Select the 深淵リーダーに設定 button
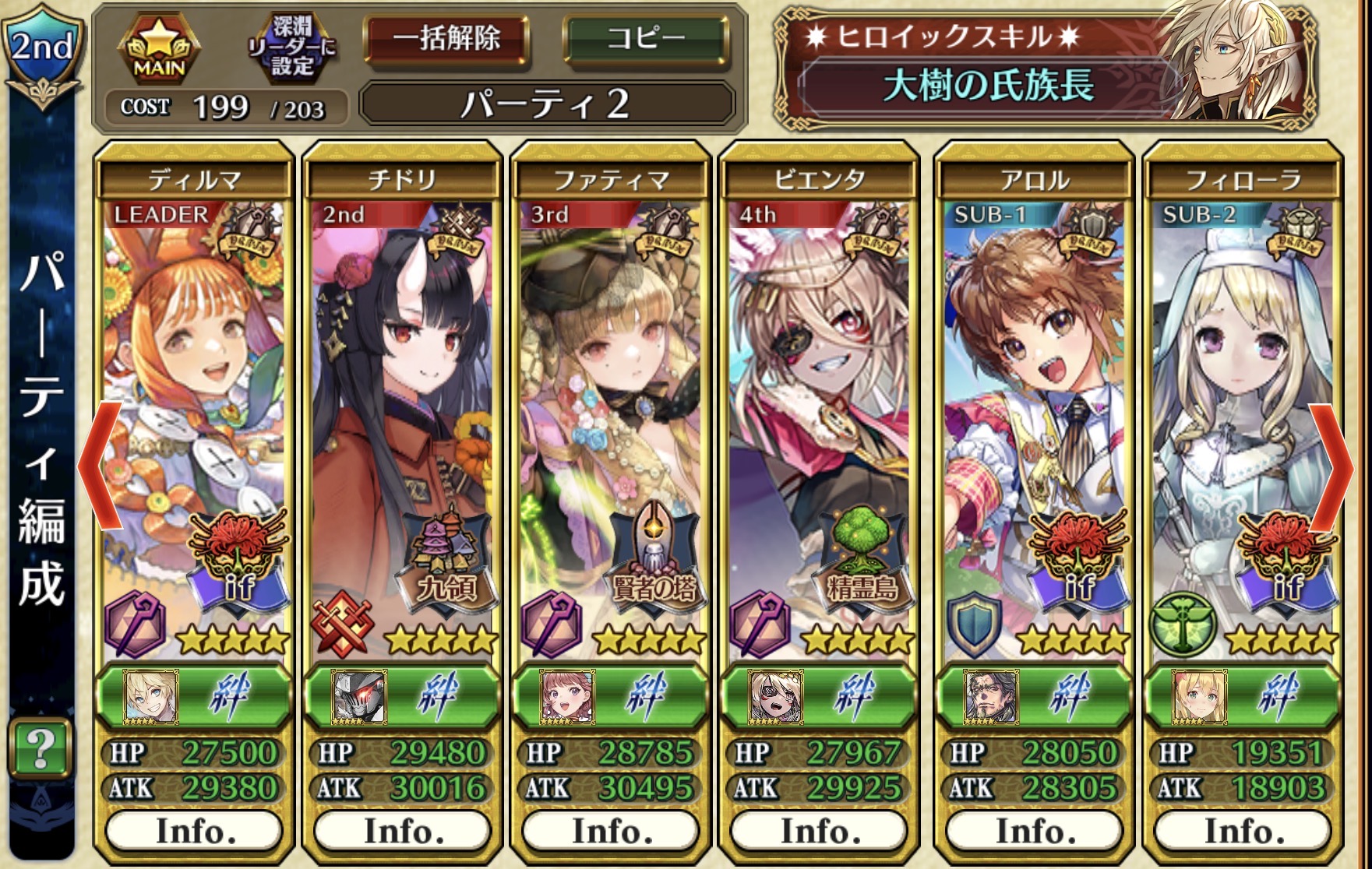The width and height of the screenshot is (1372, 869). (291, 47)
